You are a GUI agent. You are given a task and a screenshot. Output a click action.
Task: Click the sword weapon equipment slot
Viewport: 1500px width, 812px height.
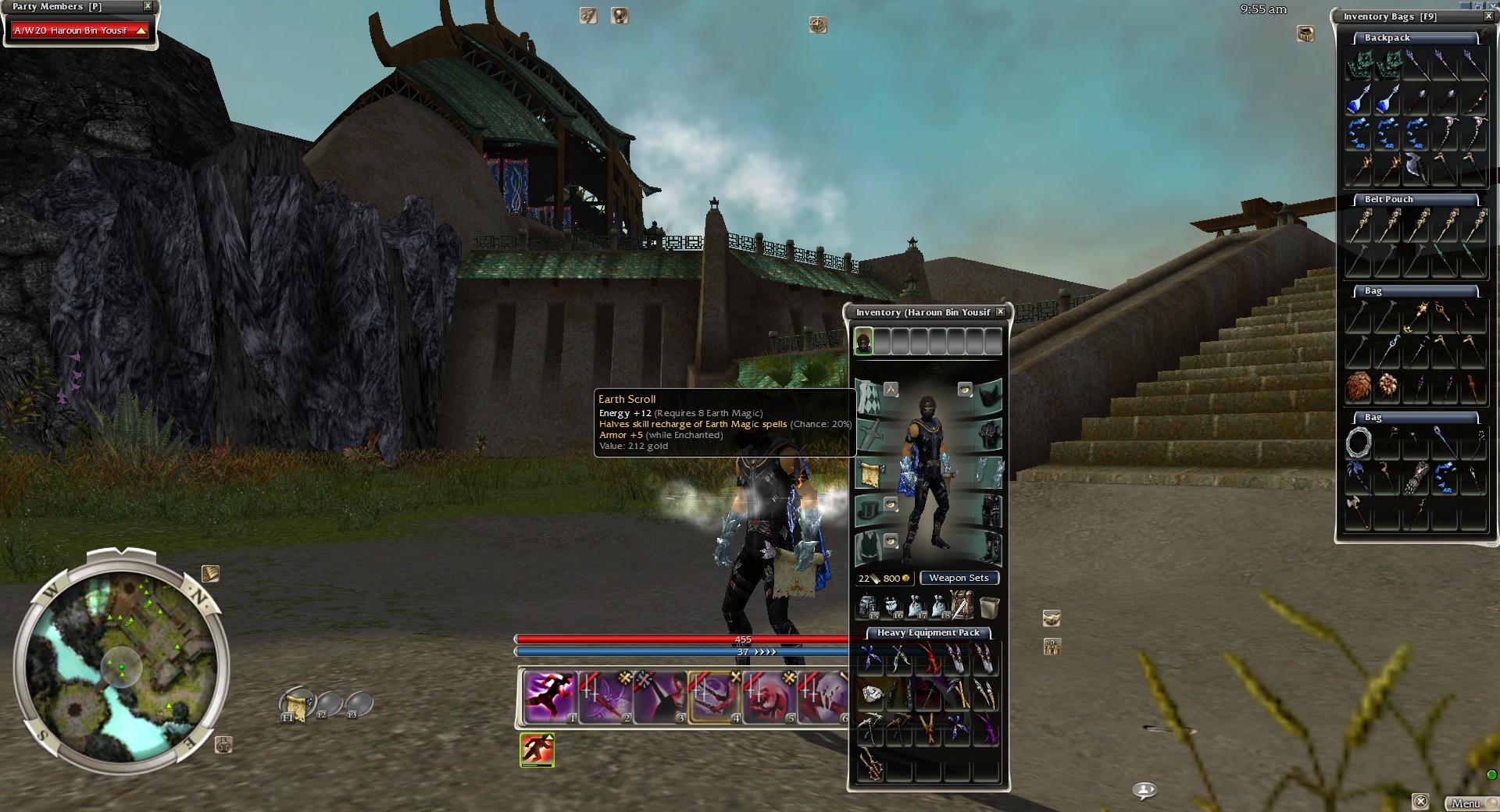point(870,435)
